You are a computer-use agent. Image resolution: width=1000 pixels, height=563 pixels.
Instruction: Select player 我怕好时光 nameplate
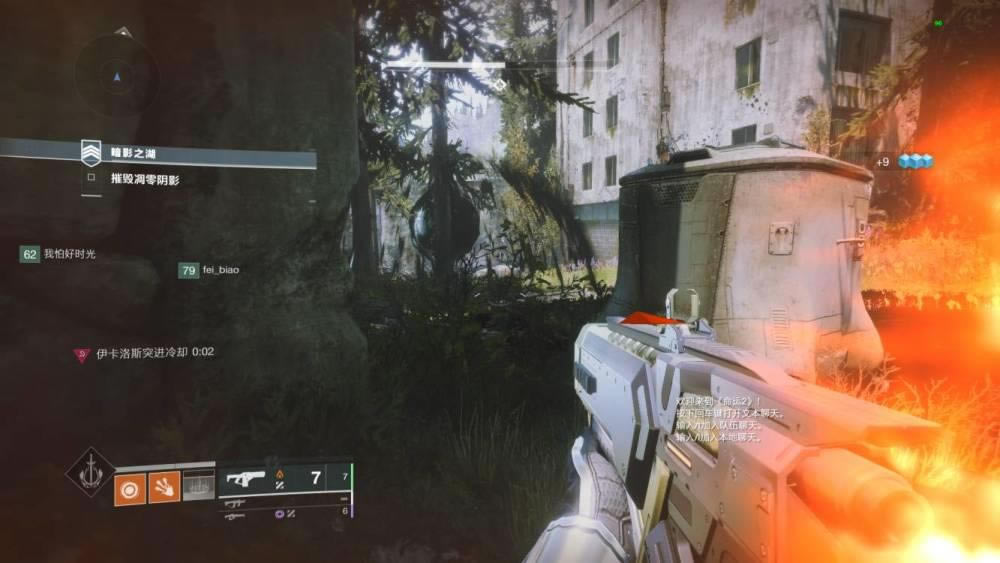pyautogui.click(x=62, y=255)
